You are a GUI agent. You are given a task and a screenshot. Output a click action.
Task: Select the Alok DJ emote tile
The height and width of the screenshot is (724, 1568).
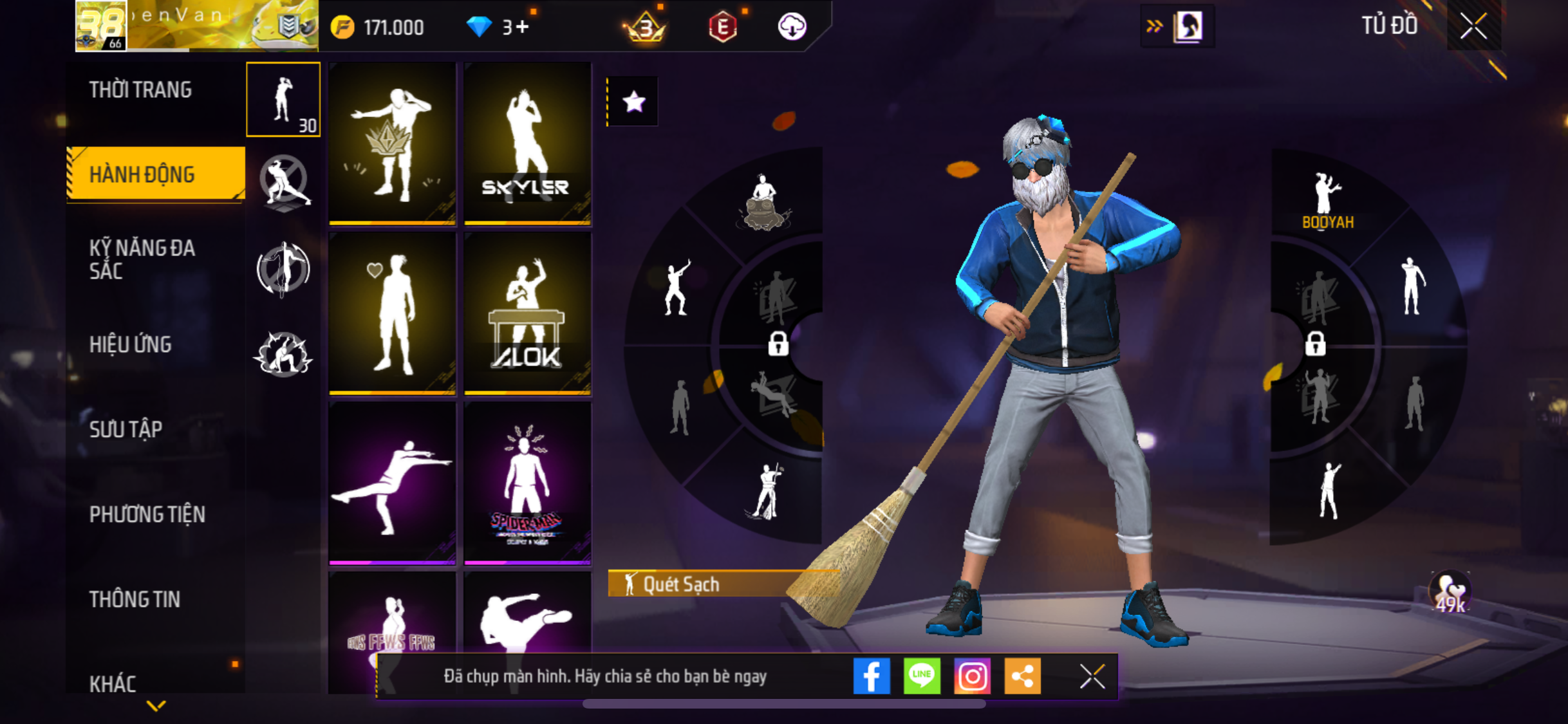coord(527,313)
